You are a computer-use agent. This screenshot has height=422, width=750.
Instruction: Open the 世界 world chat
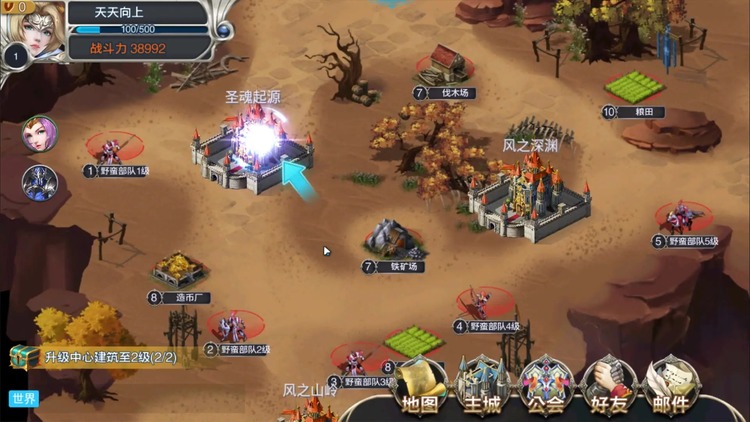(x=23, y=398)
